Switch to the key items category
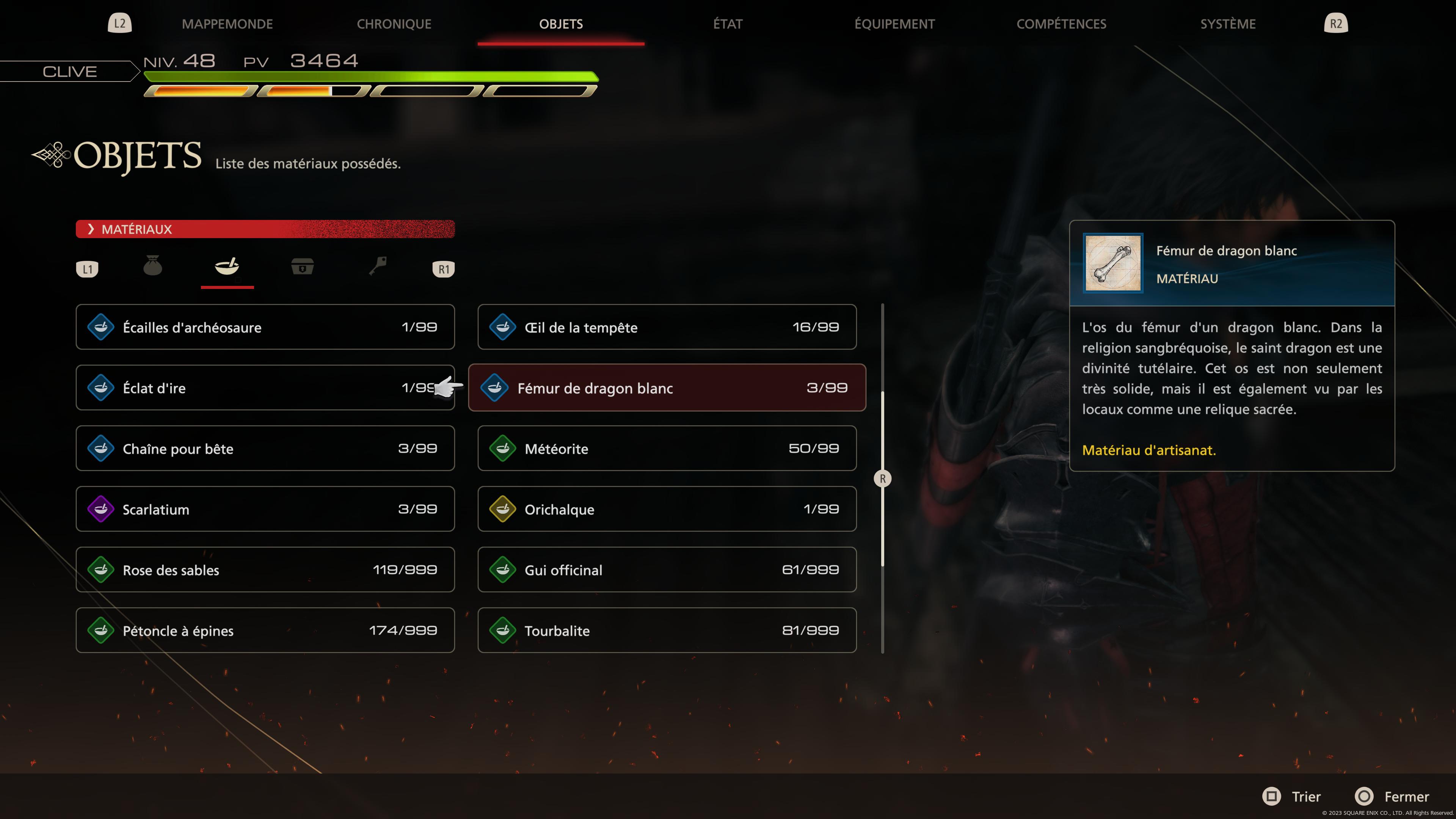The image size is (1456, 819). 378,266
